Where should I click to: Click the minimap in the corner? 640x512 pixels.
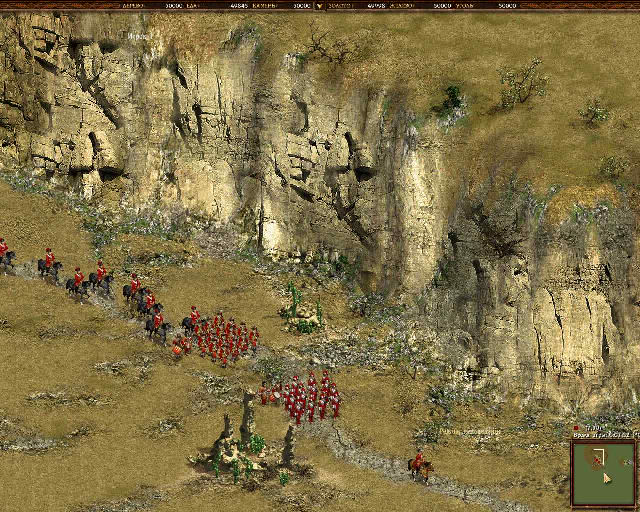pyautogui.click(x=603, y=470)
